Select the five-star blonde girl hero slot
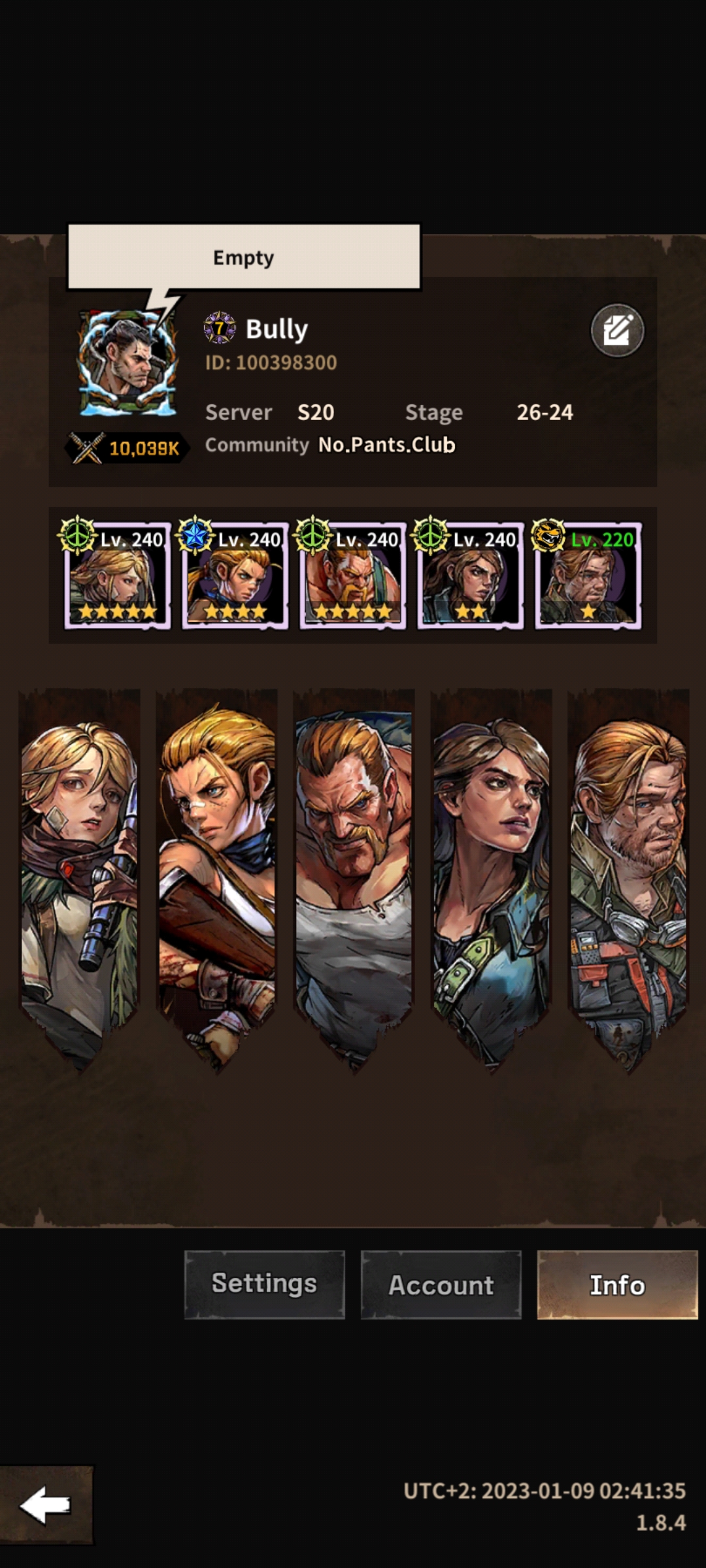Viewport: 706px width, 1568px height. tap(118, 576)
